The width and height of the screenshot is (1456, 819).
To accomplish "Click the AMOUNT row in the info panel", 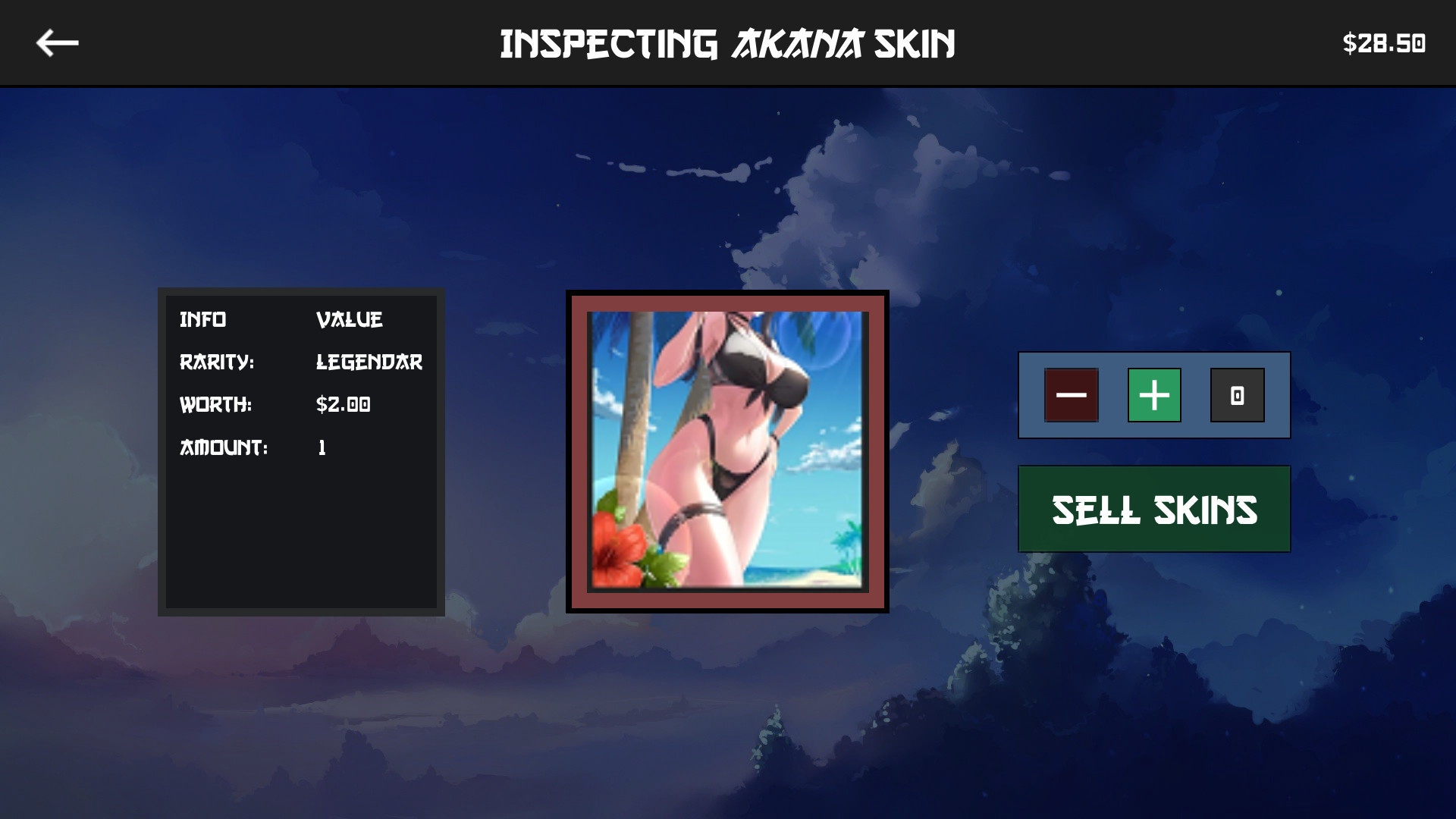I will coord(224,448).
